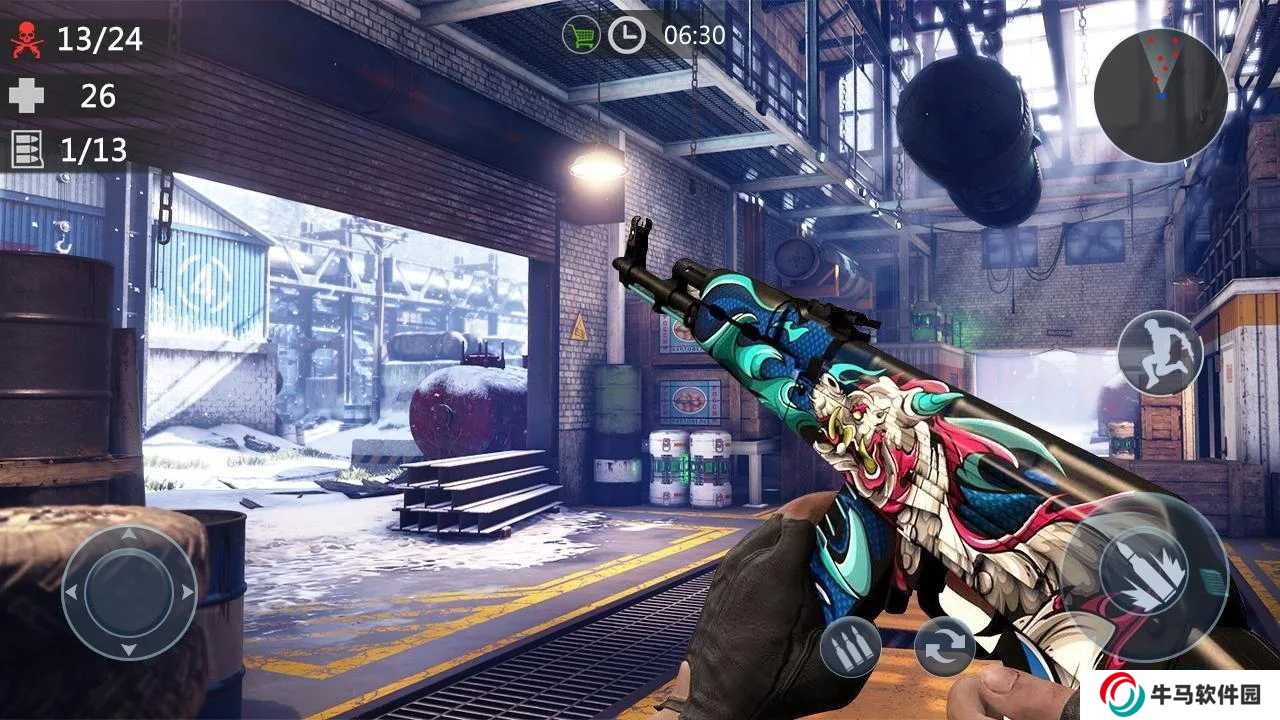1280x720 pixels.
Task: Switch weapon with the circular arrows button
Action: pos(944,647)
